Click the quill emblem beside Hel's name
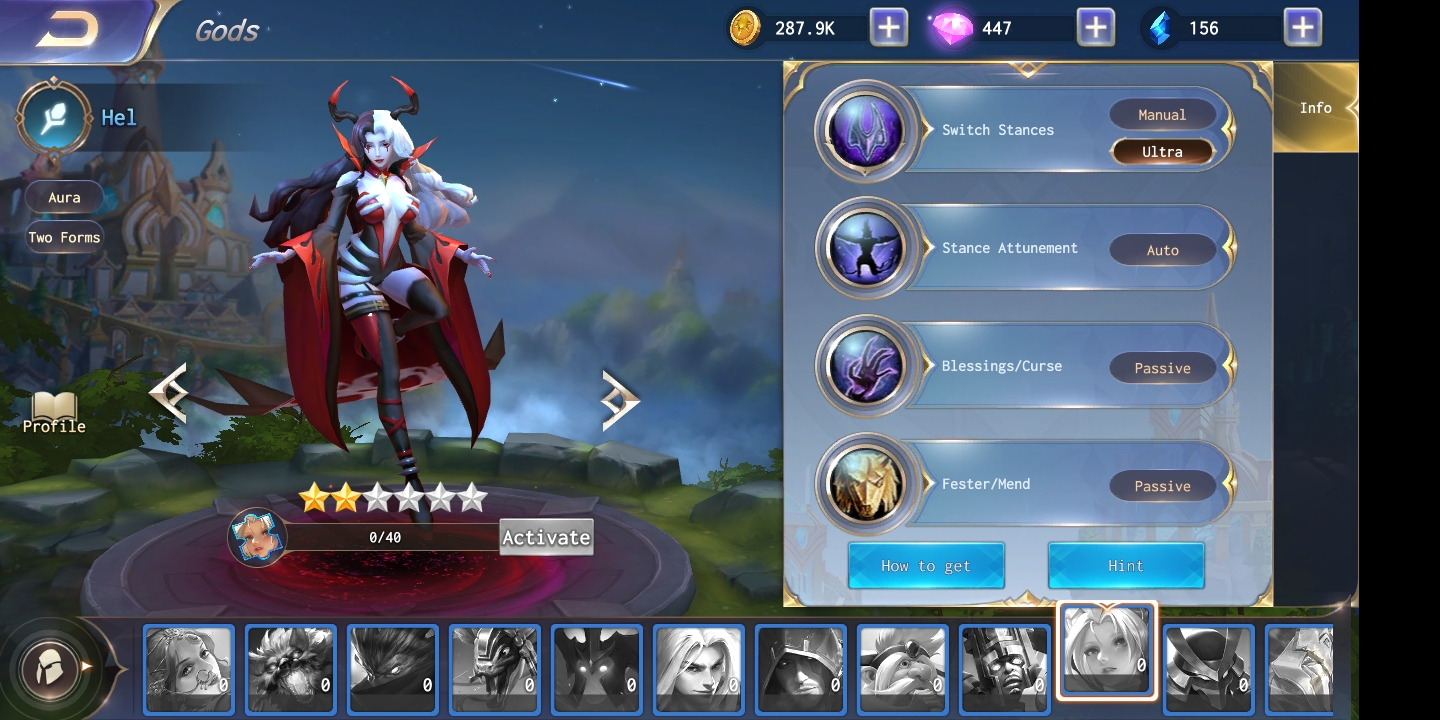The width and height of the screenshot is (1440, 720). point(52,117)
